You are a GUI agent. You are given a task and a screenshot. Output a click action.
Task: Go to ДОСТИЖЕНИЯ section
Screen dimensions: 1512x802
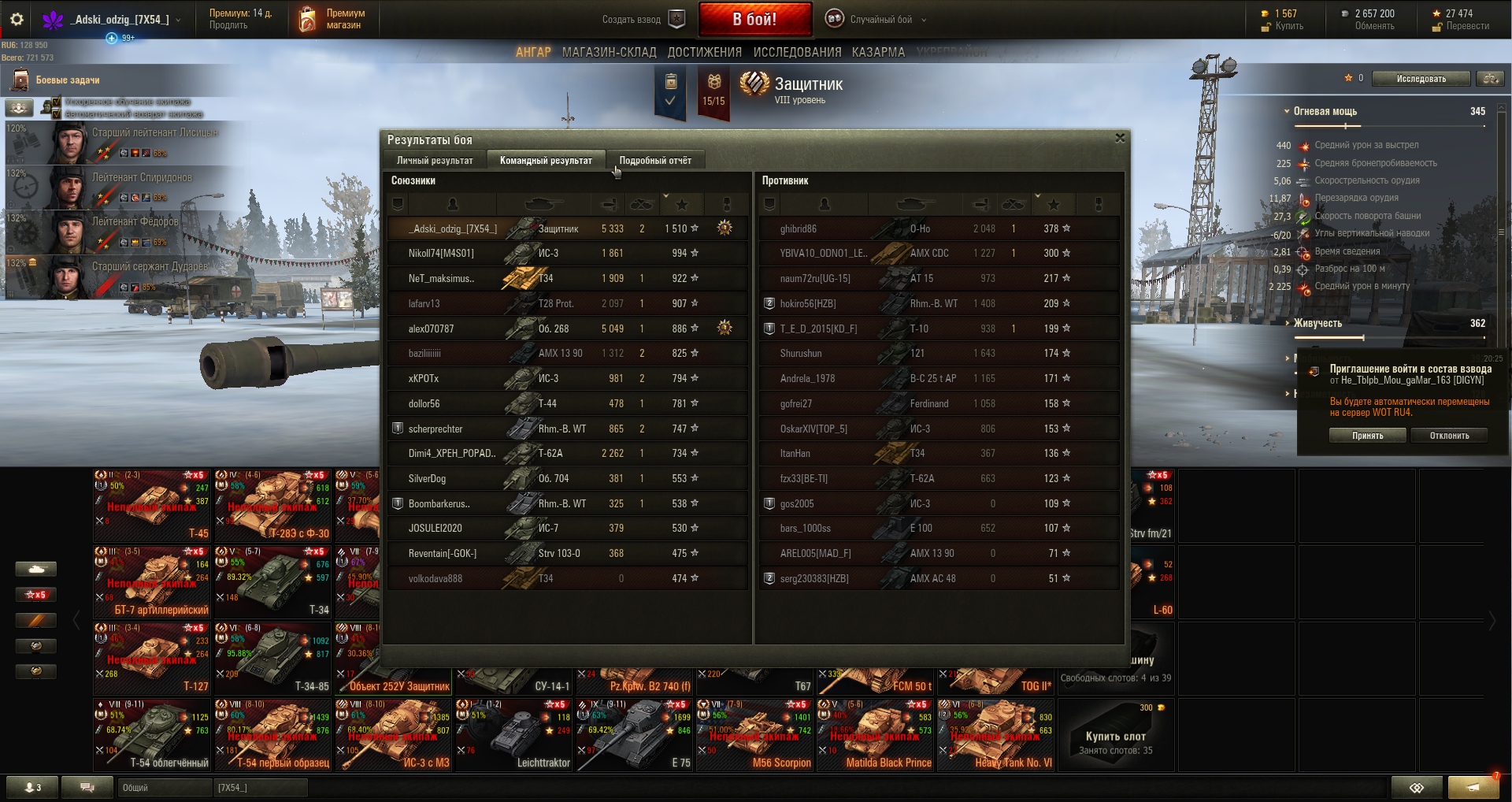(704, 52)
